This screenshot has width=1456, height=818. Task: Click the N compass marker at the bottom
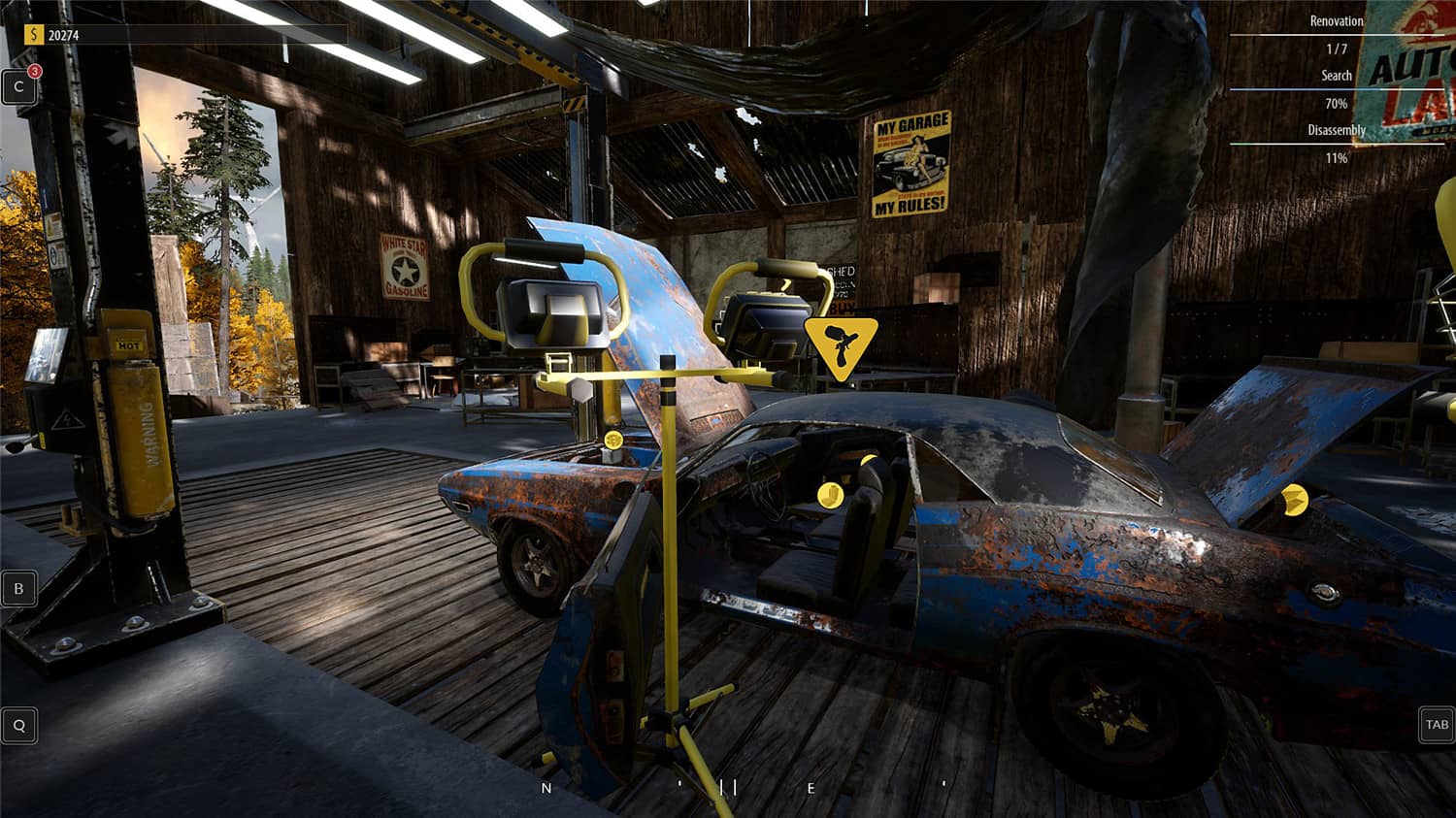[545, 788]
